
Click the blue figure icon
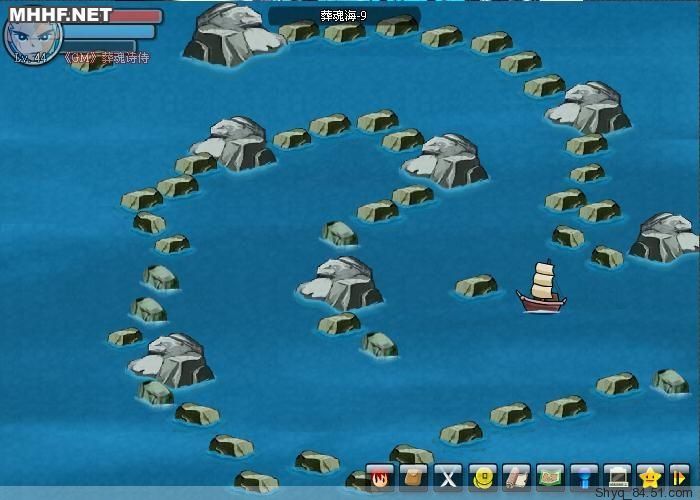coord(584,478)
